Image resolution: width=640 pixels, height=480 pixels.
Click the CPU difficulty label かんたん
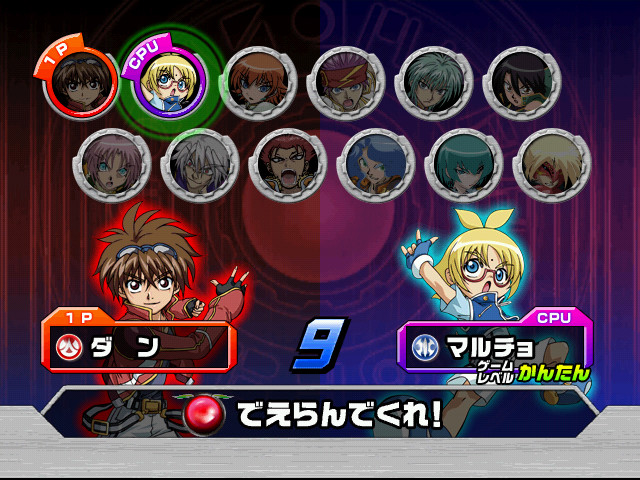554,374
